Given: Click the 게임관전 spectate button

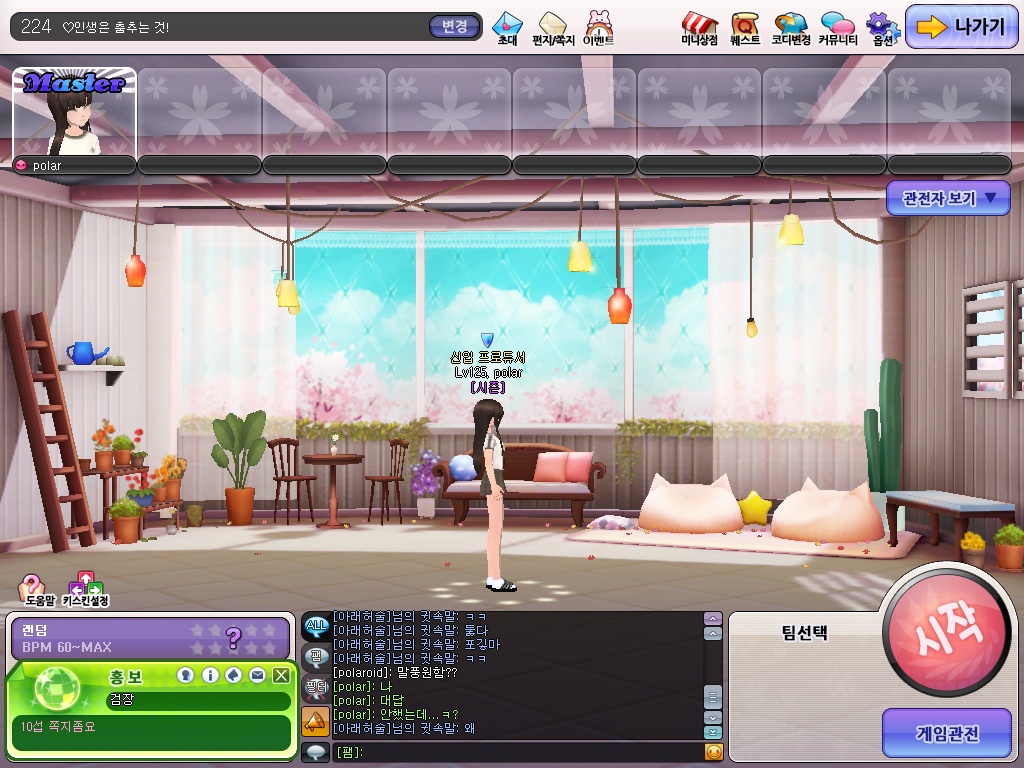Looking at the screenshot, I should pyautogui.click(x=946, y=733).
